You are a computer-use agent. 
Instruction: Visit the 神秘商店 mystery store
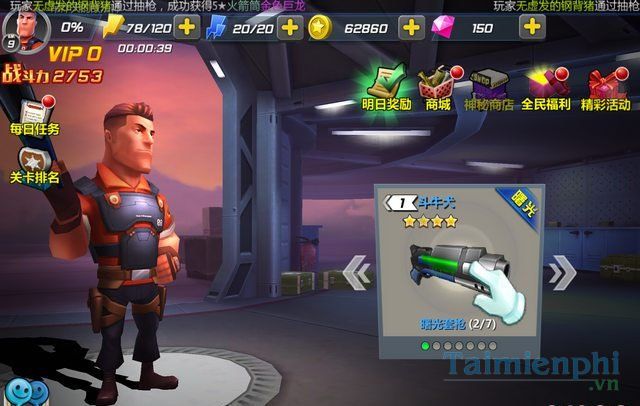click(491, 84)
